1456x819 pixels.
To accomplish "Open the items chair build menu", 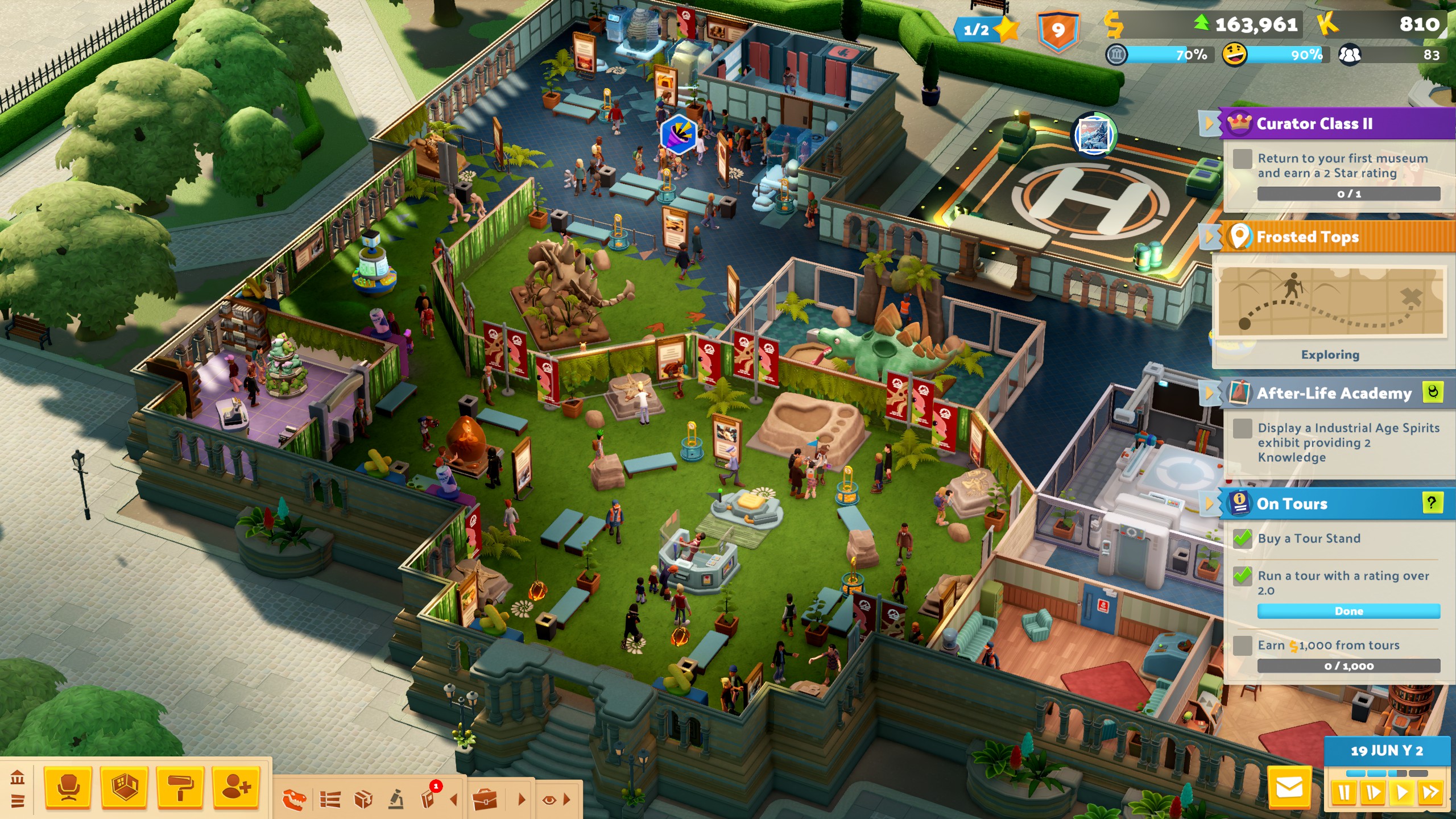I will [x=68, y=788].
